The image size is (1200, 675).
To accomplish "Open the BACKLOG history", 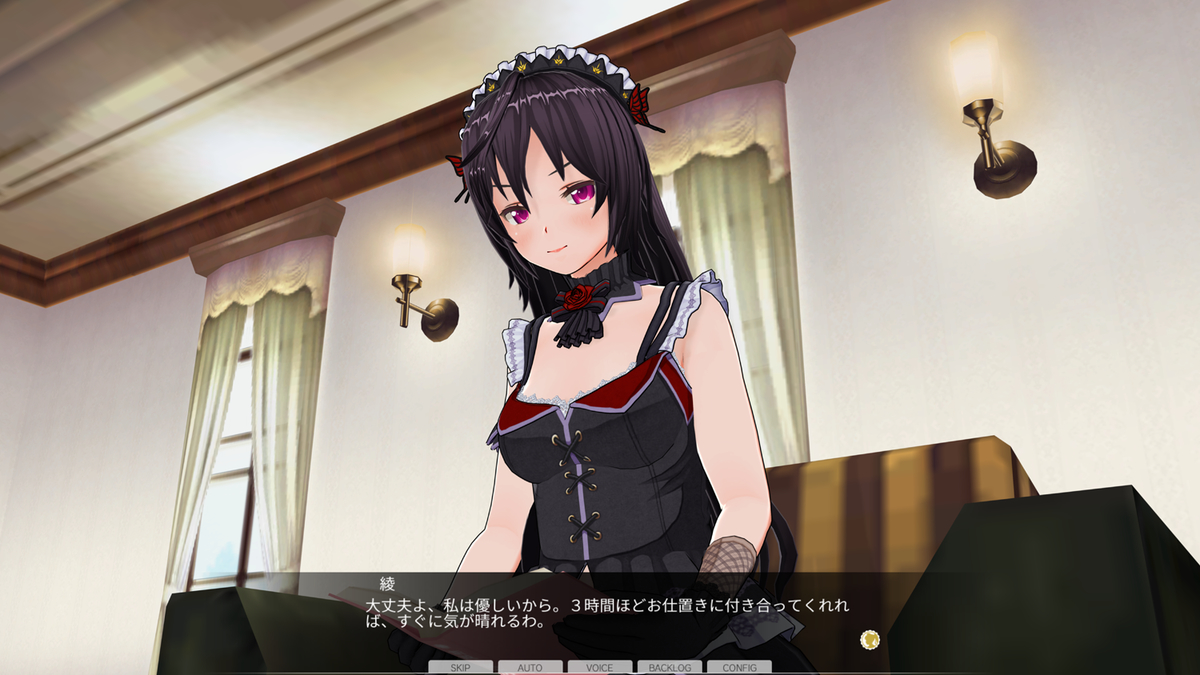I will [670, 667].
